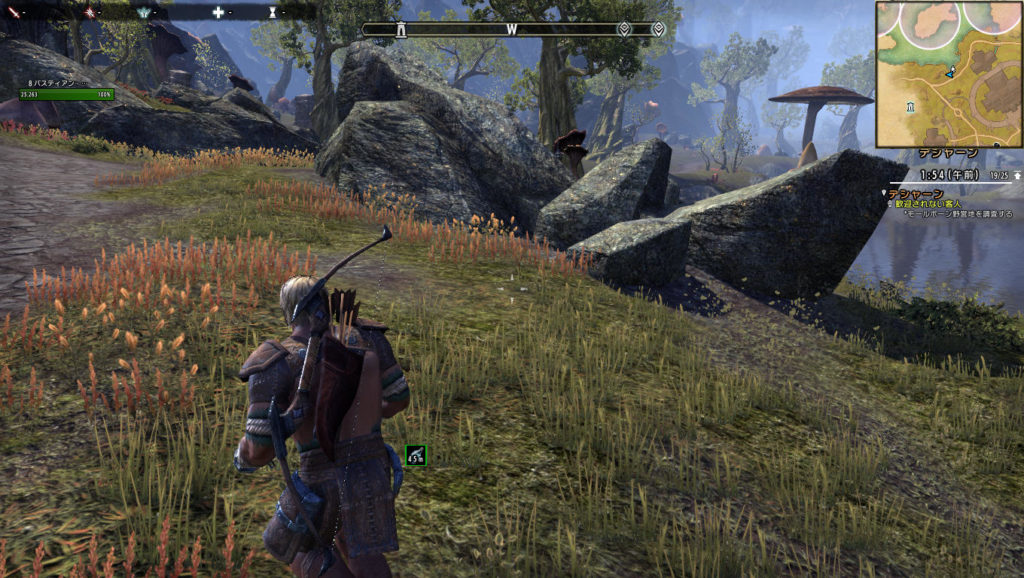Viewport: 1024px width, 578px height.
Task: Open the minimap in the corner
Action: pyautogui.click(x=948, y=74)
